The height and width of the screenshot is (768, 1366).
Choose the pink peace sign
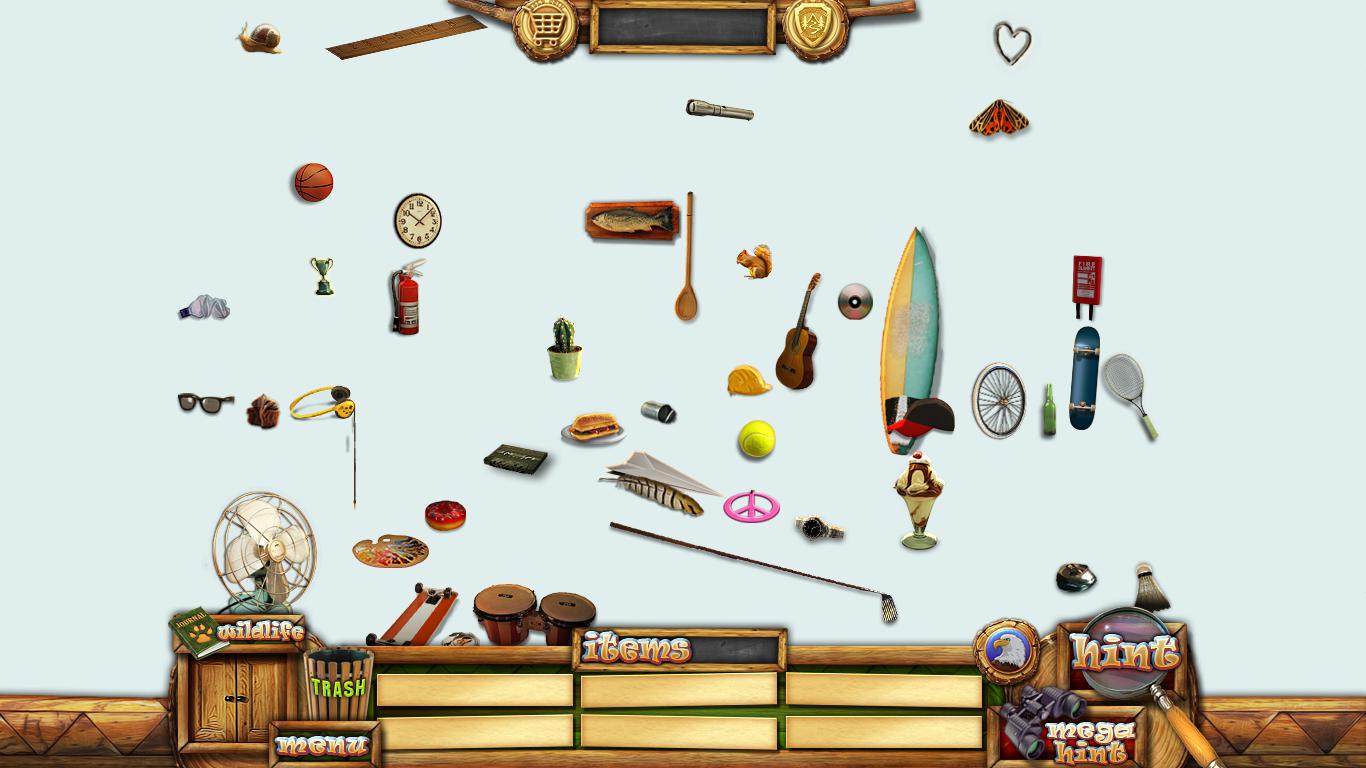pyautogui.click(x=751, y=506)
